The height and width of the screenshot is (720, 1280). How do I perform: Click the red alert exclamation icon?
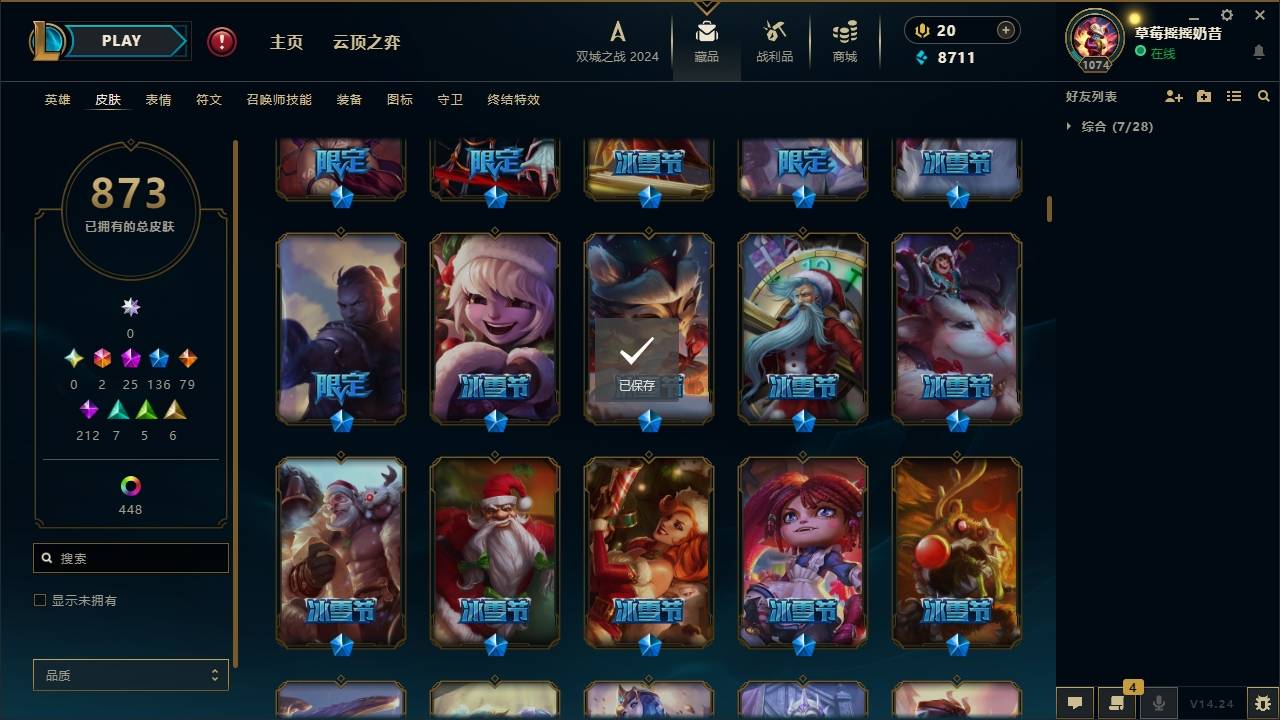click(x=220, y=42)
